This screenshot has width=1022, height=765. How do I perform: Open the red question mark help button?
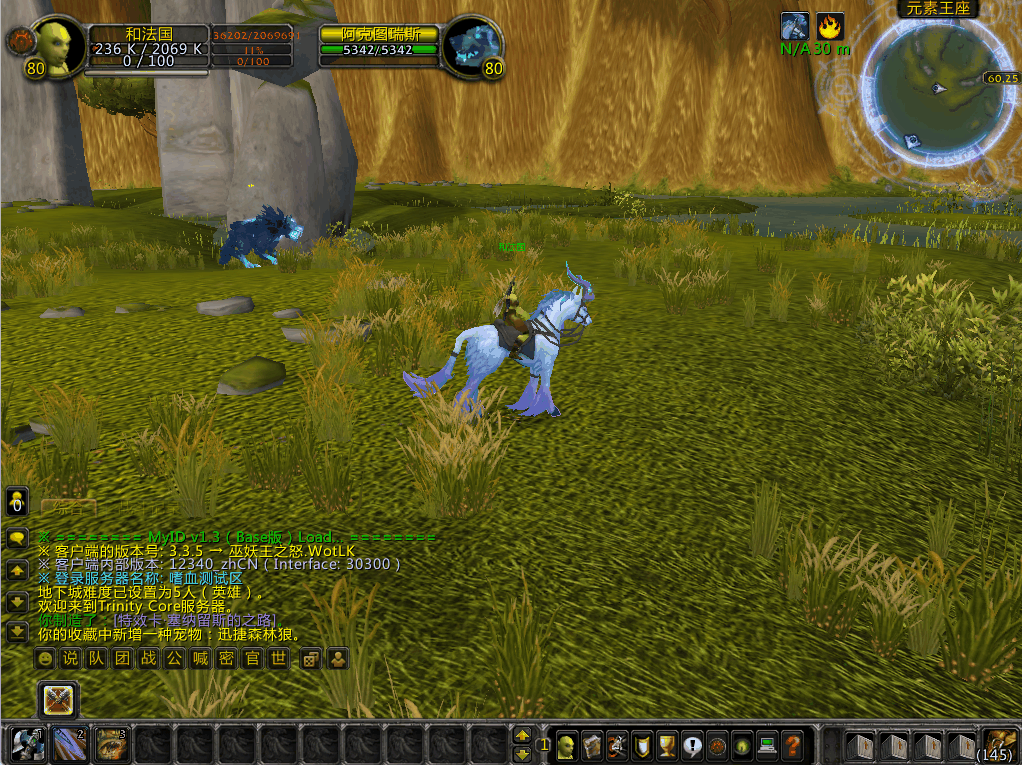tap(792, 745)
